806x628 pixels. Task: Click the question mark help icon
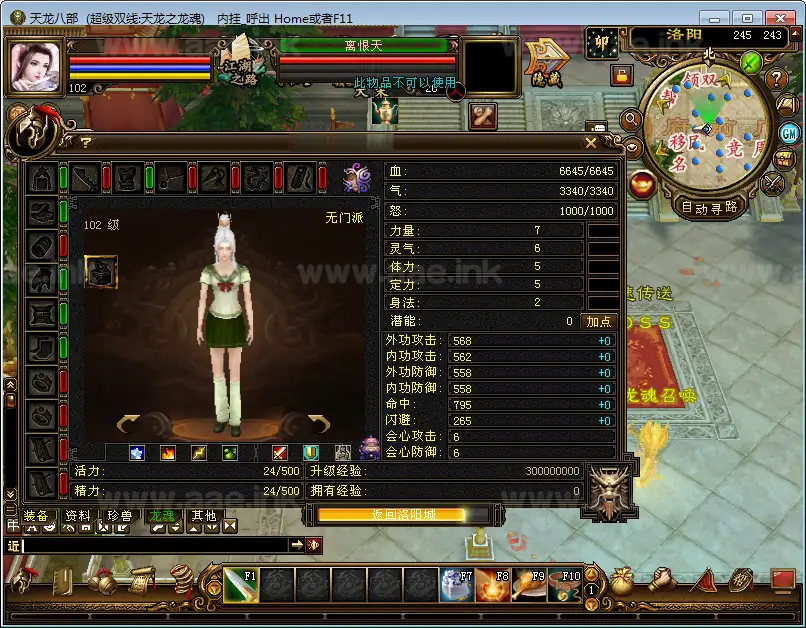[x=777, y=78]
